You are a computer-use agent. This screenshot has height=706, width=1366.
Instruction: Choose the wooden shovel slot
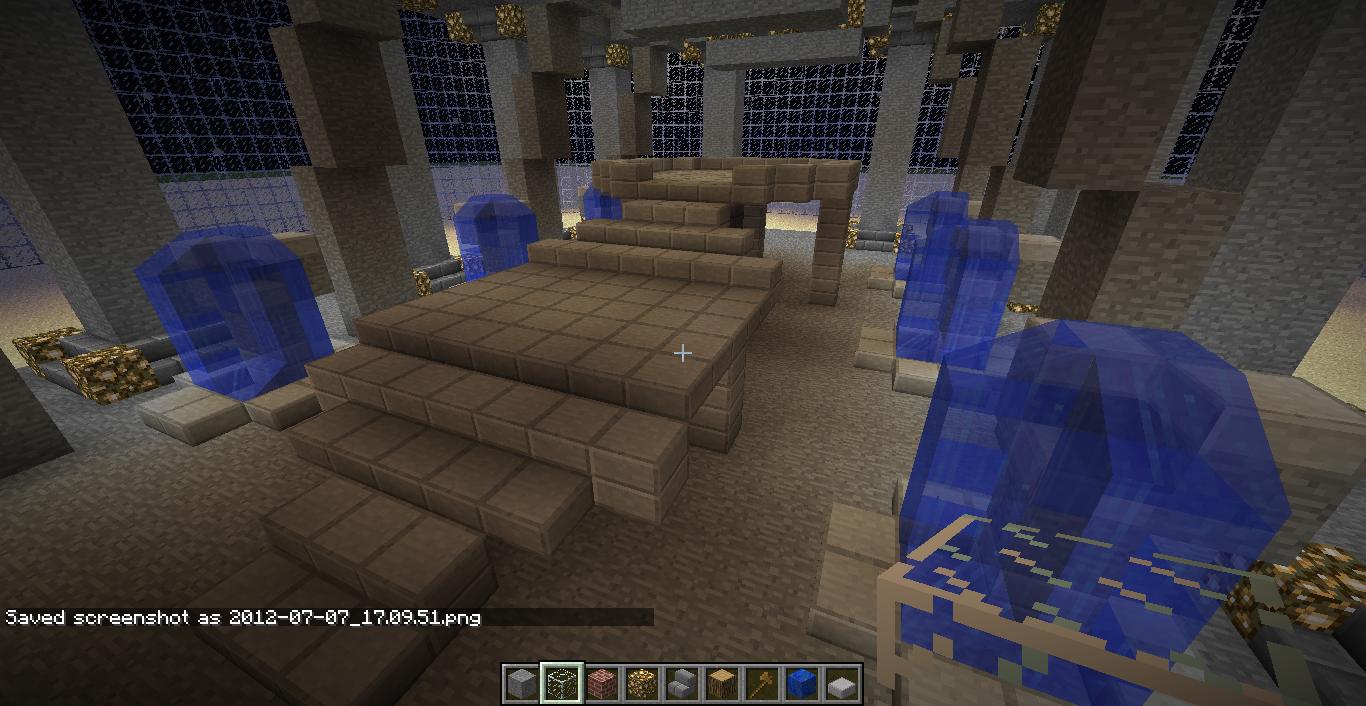(x=761, y=684)
